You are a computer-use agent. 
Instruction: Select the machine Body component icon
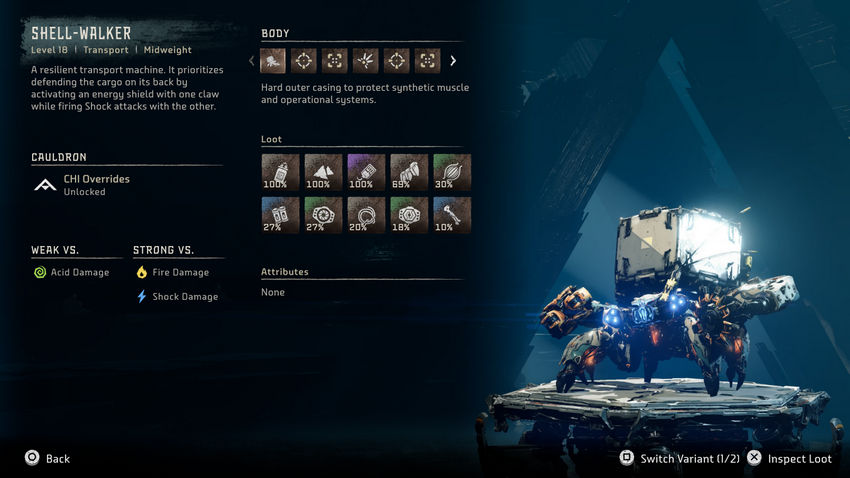(x=273, y=61)
